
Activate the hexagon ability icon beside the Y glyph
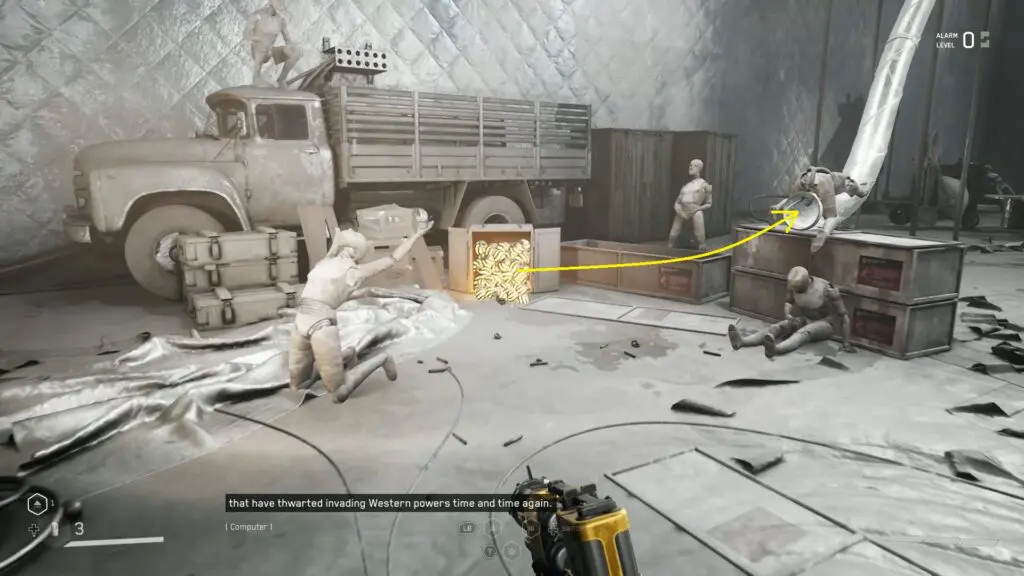pos(512,549)
